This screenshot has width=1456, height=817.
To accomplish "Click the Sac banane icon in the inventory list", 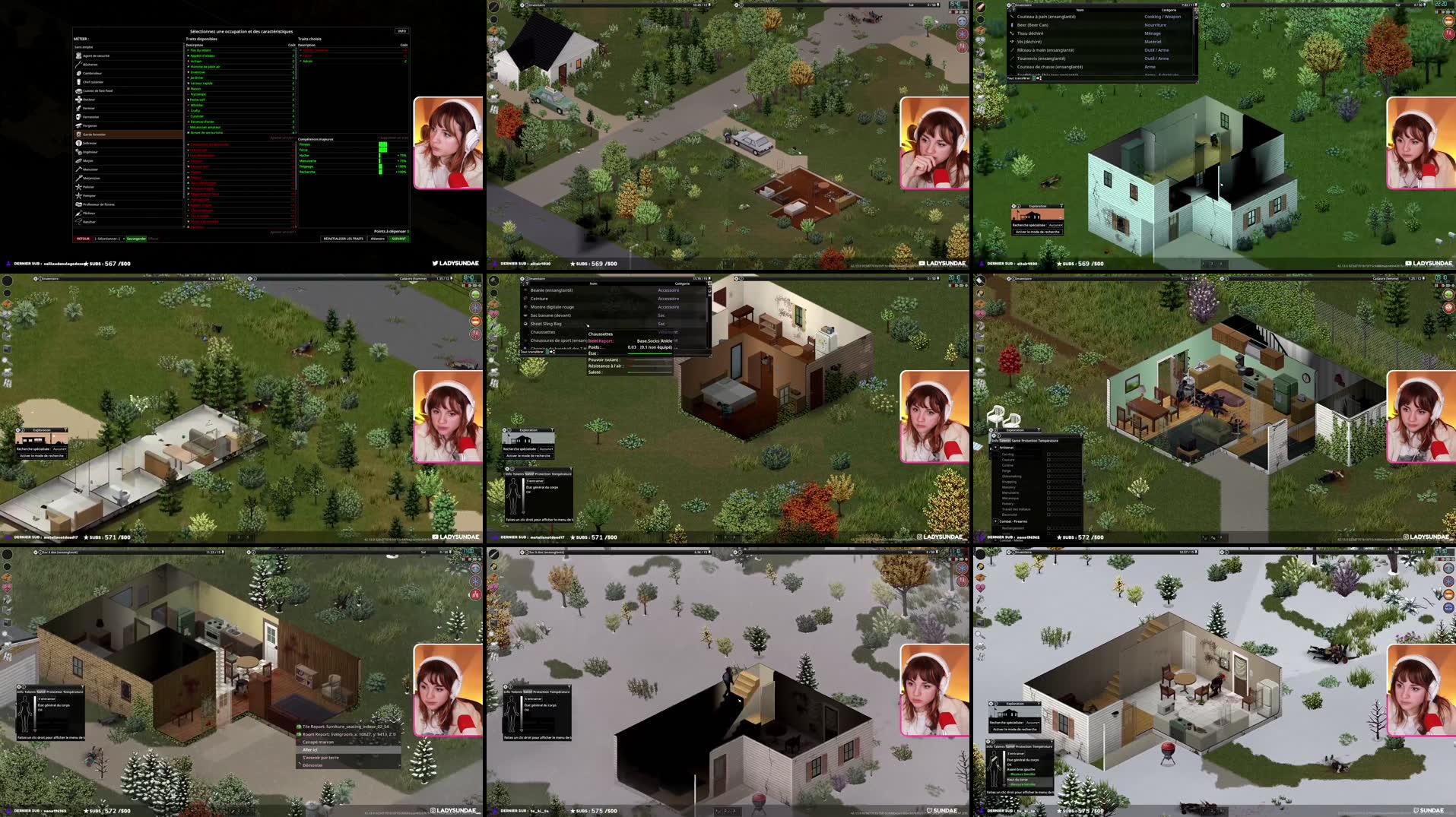I will (525, 315).
